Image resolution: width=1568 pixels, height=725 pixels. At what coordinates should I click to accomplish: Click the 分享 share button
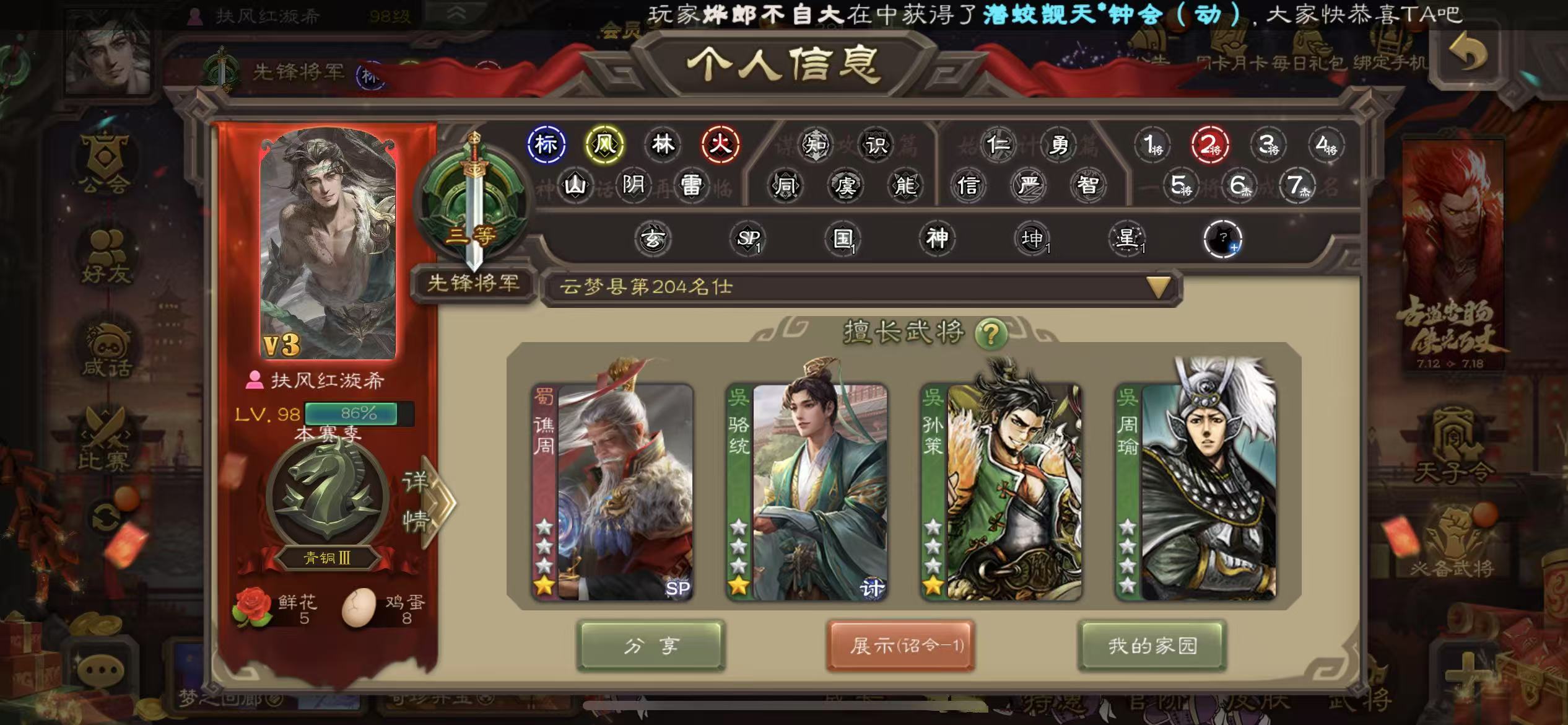[650, 646]
